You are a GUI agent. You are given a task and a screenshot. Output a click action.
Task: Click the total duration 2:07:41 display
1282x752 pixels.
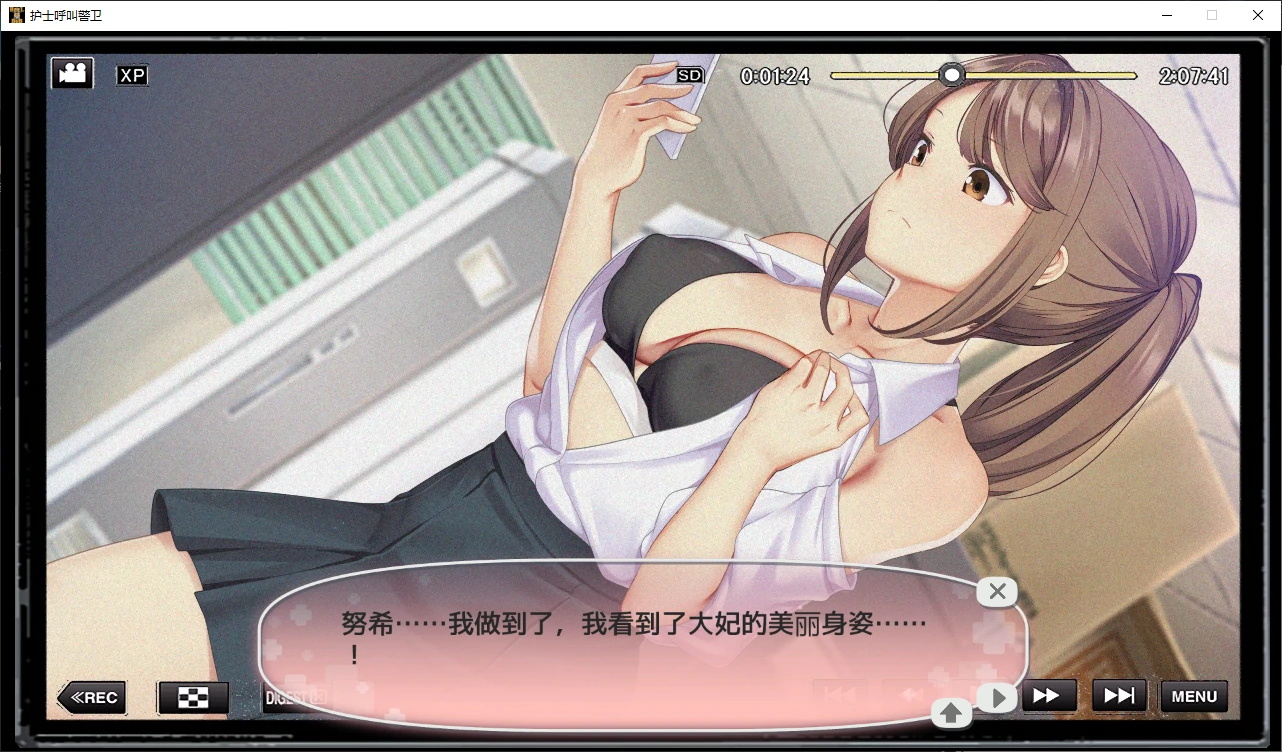click(x=1196, y=75)
